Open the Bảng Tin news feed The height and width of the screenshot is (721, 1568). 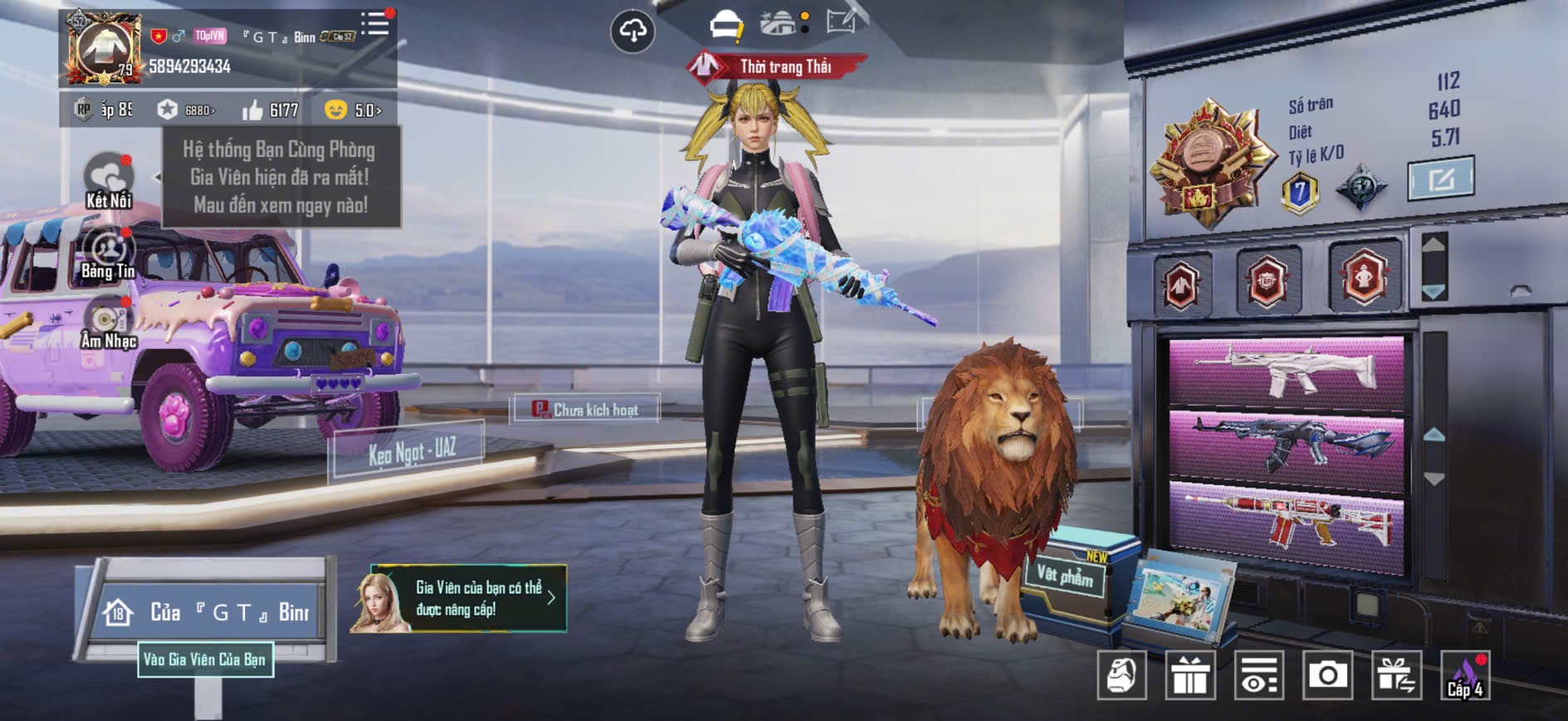point(108,253)
